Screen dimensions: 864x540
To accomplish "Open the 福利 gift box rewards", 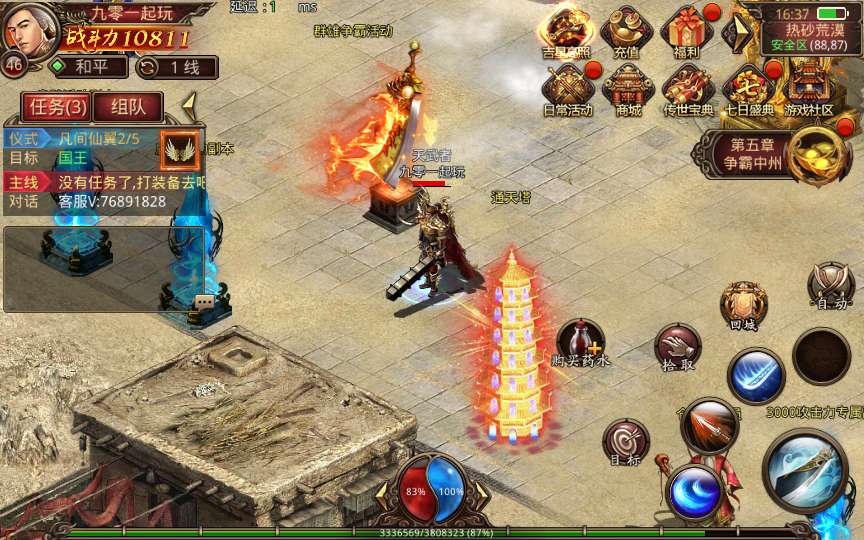I will [687, 30].
